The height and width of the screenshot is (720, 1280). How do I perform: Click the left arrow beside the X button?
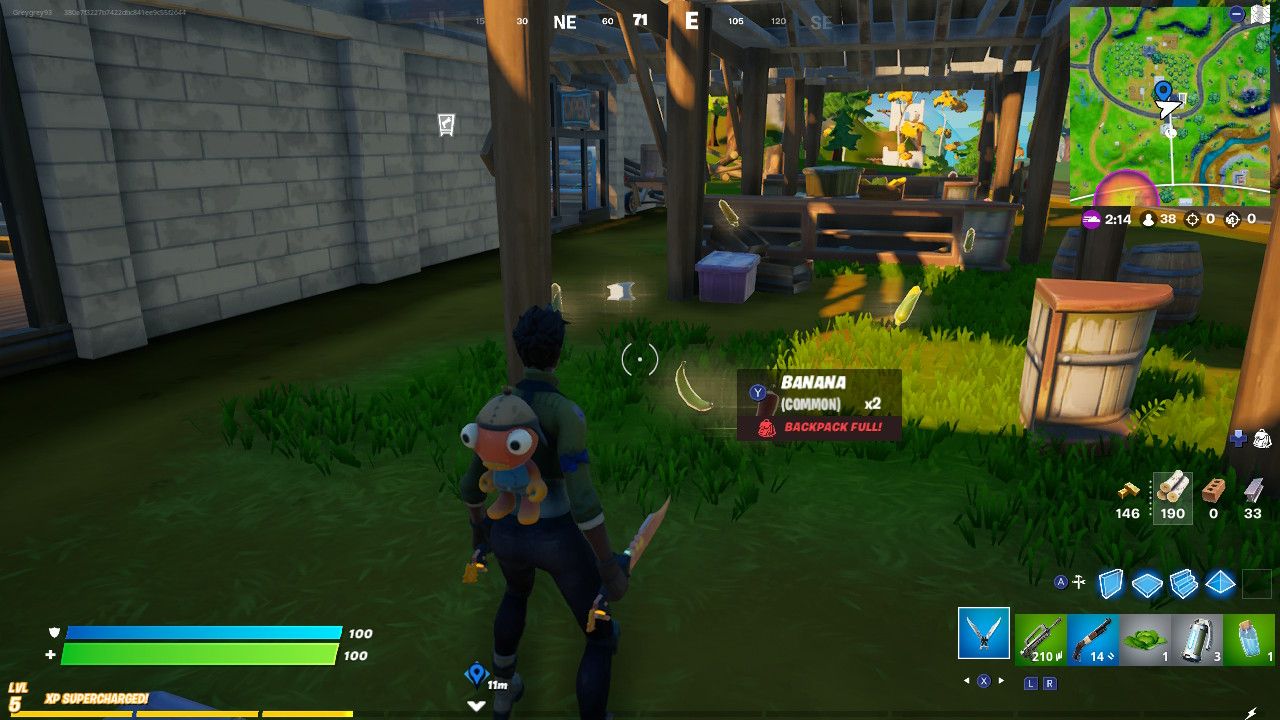966,678
